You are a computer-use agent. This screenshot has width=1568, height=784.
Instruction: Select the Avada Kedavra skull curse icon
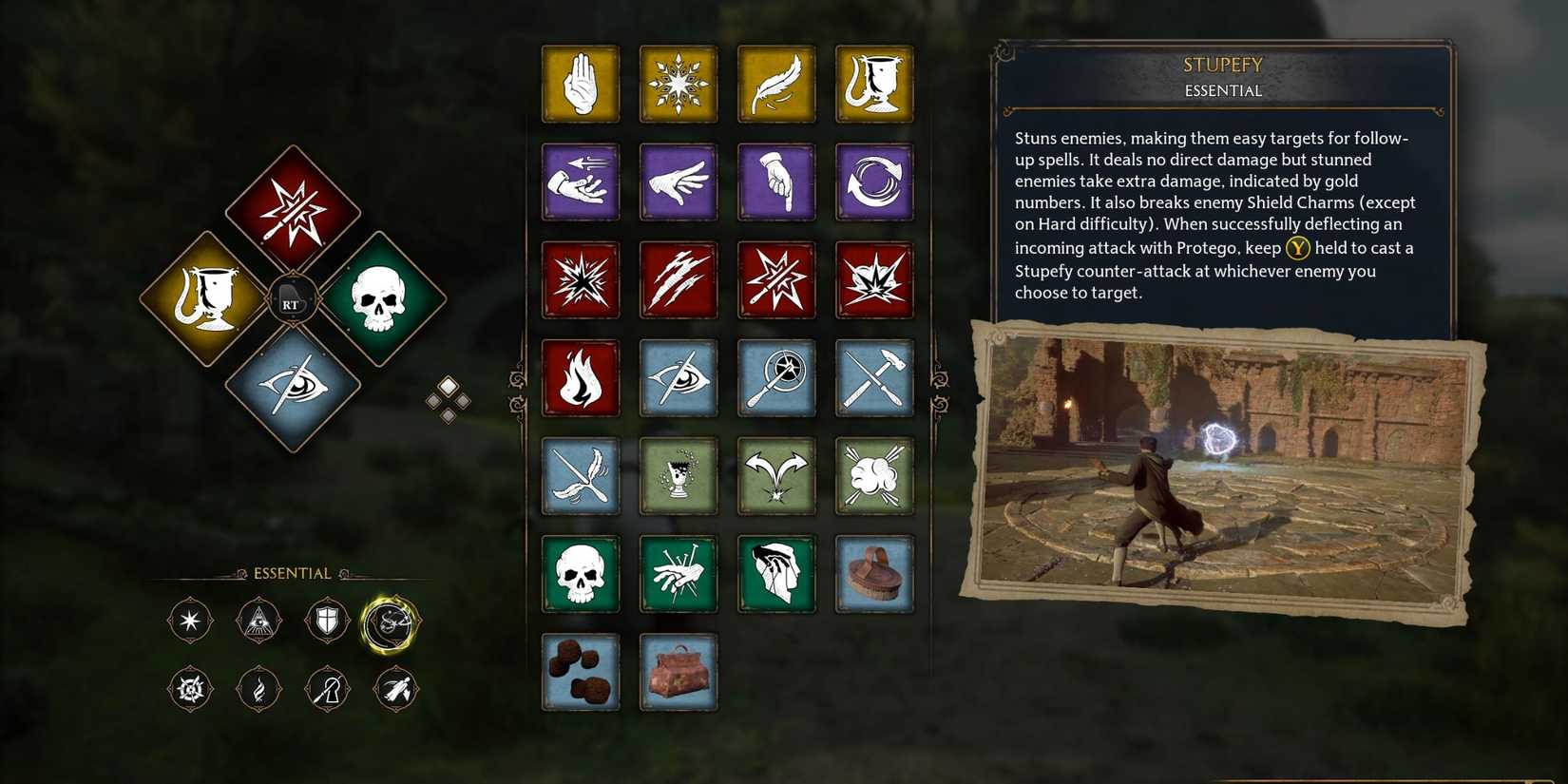click(581, 574)
